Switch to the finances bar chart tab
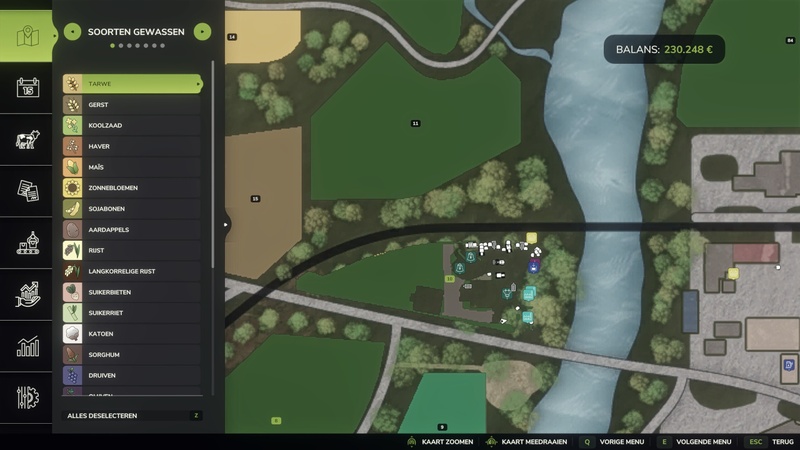The height and width of the screenshot is (450, 800). [x=27, y=347]
